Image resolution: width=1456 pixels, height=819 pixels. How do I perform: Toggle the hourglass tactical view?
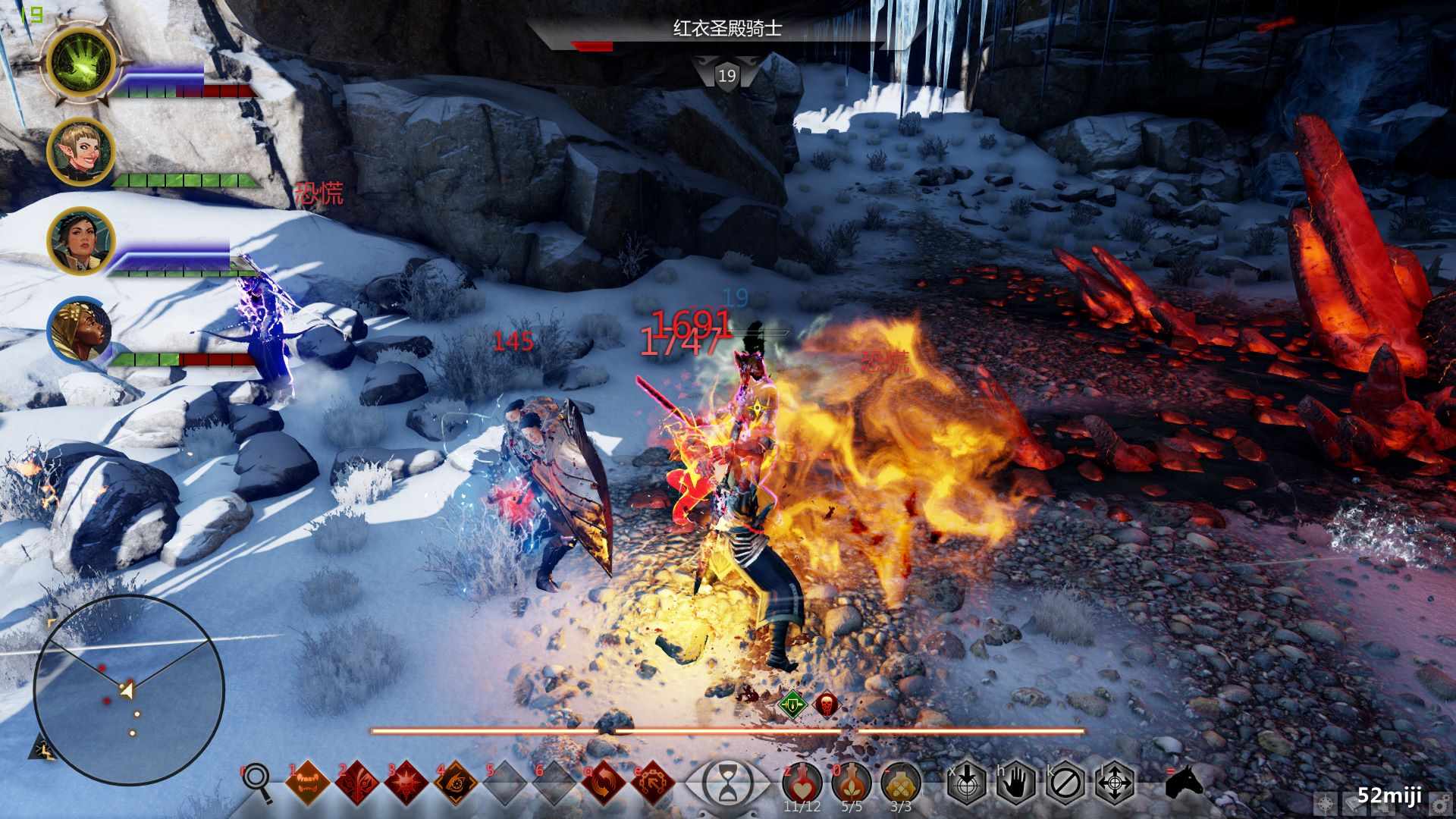click(x=727, y=783)
